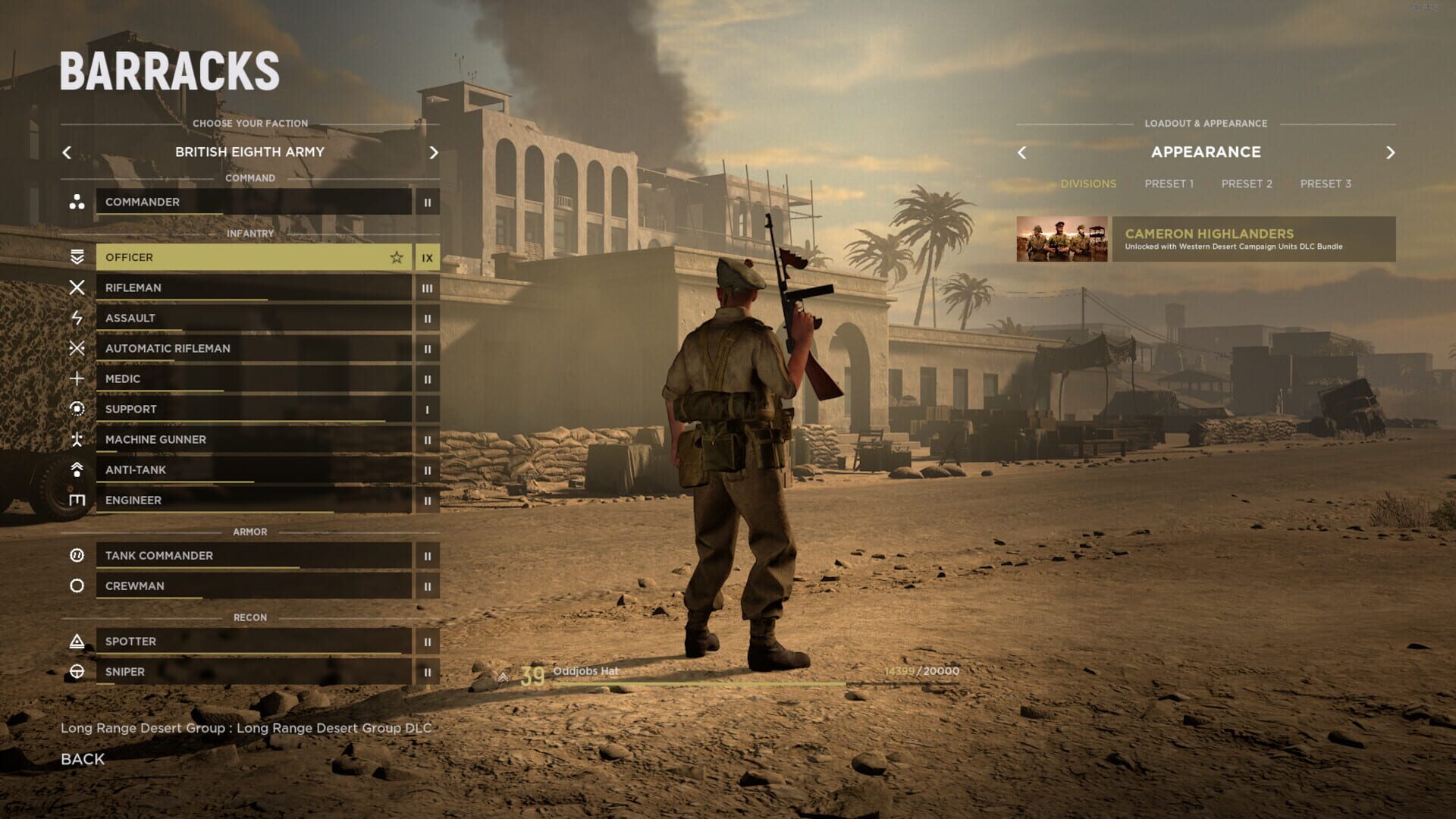Click the Cameron Highlanders division thumbnail
This screenshot has width=1456, height=819.
[1061, 241]
